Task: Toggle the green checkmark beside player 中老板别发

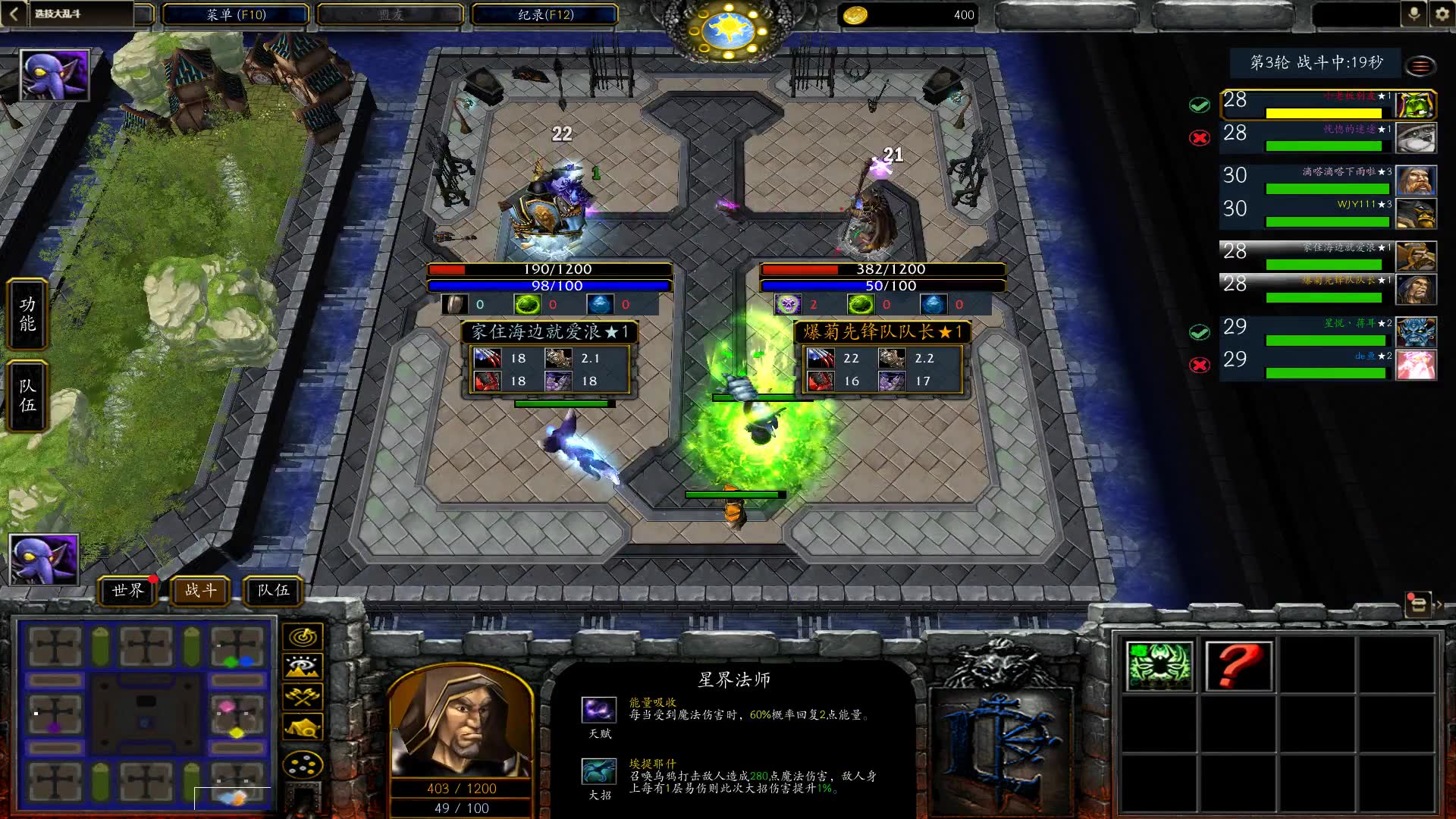Action: tap(1200, 105)
